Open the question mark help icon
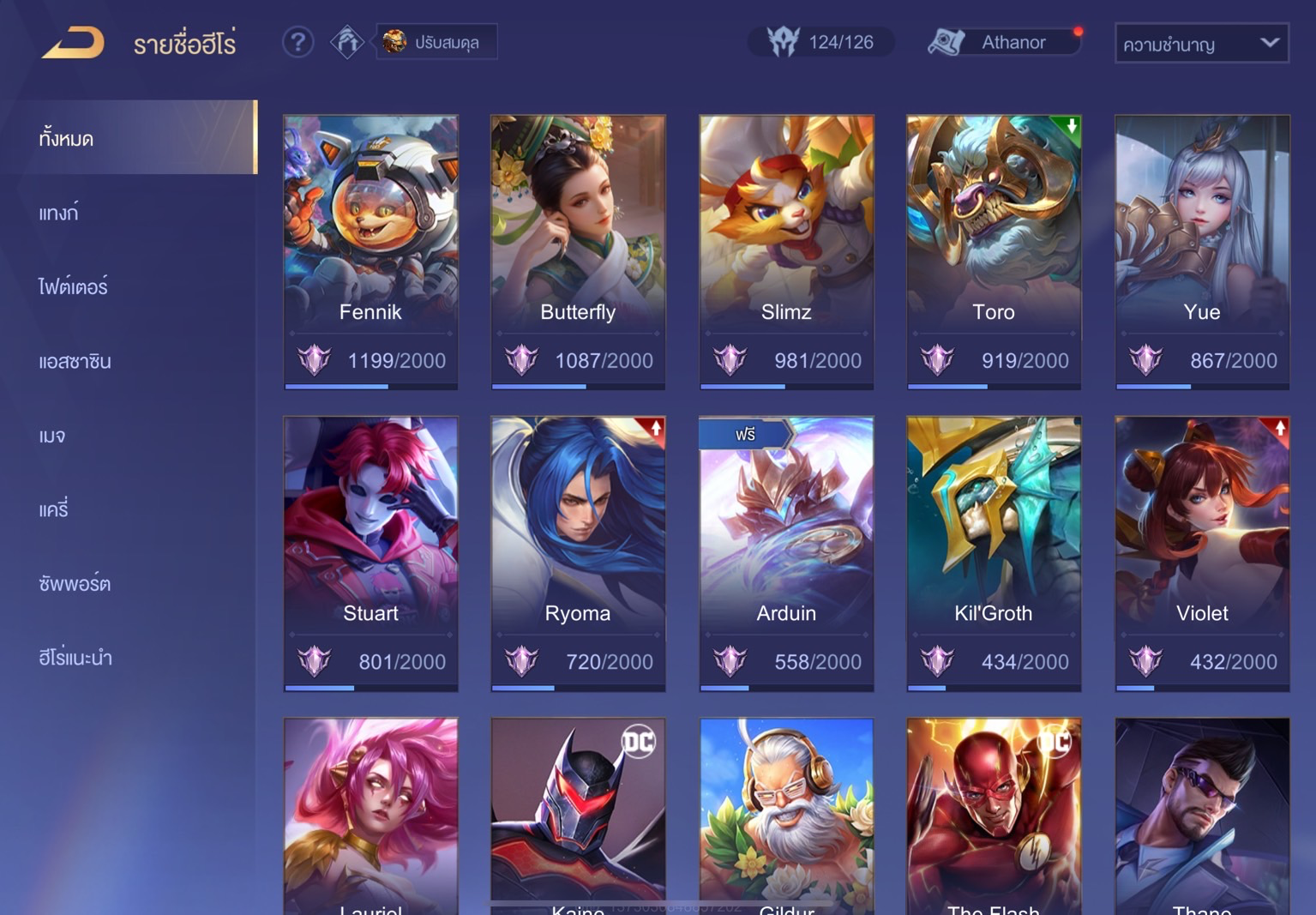1316x915 pixels. pos(297,42)
